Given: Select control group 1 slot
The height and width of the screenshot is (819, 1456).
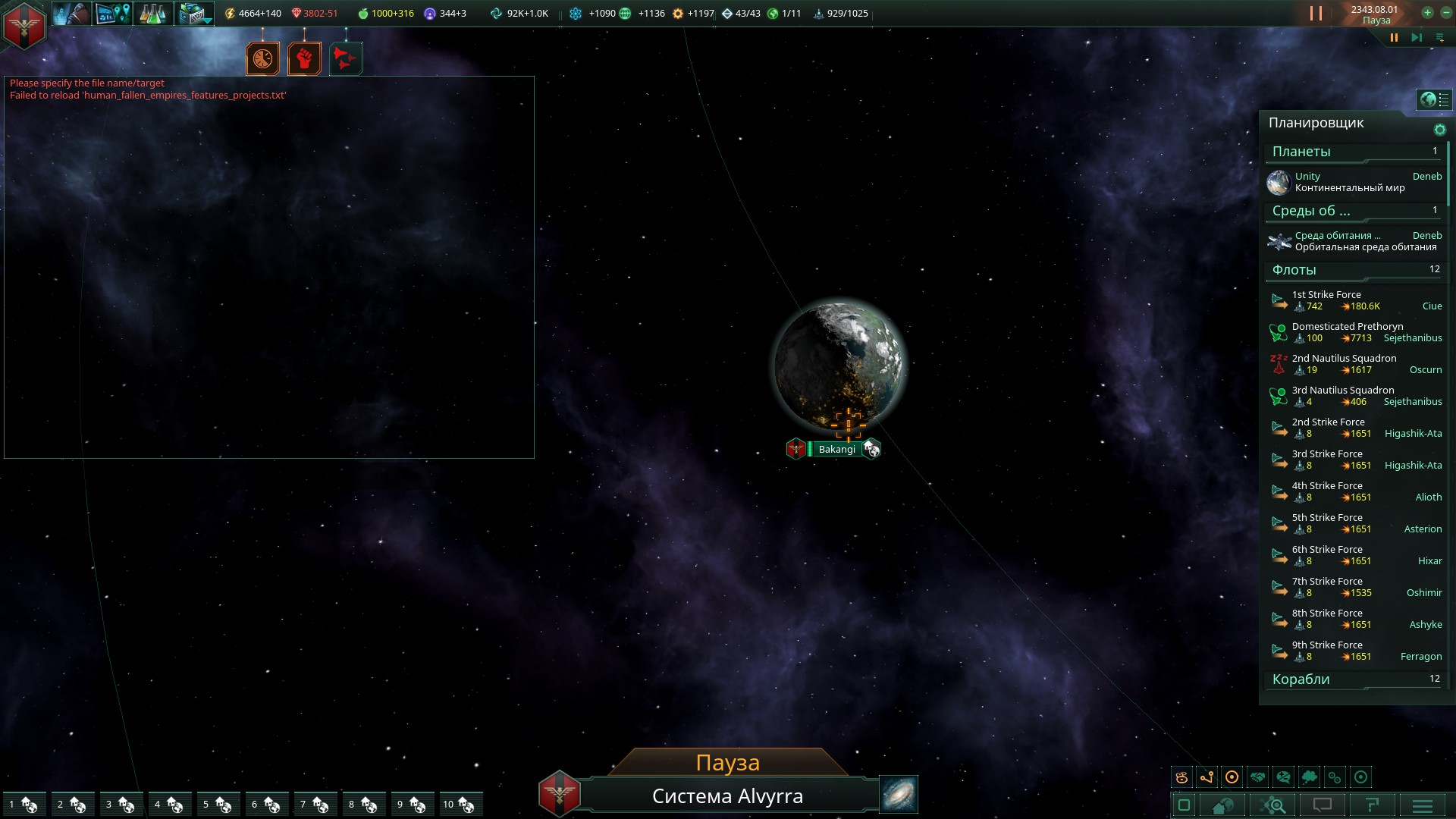Looking at the screenshot, I should (23, 804).
